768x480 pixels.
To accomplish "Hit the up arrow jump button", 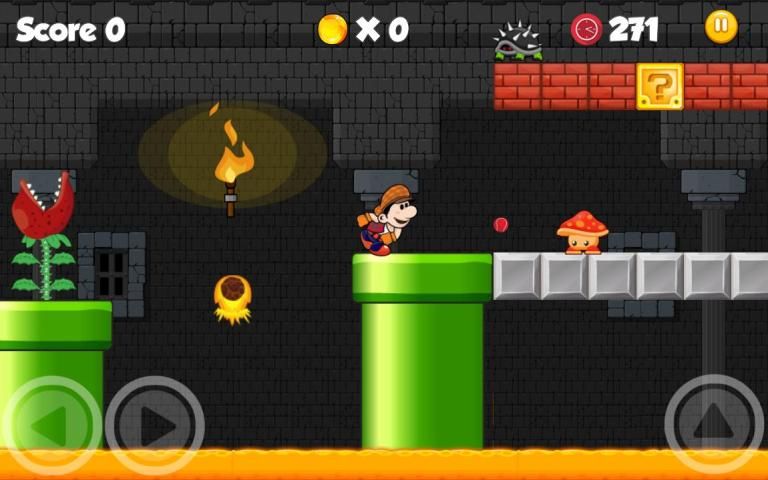I will [x=714, y=424].
